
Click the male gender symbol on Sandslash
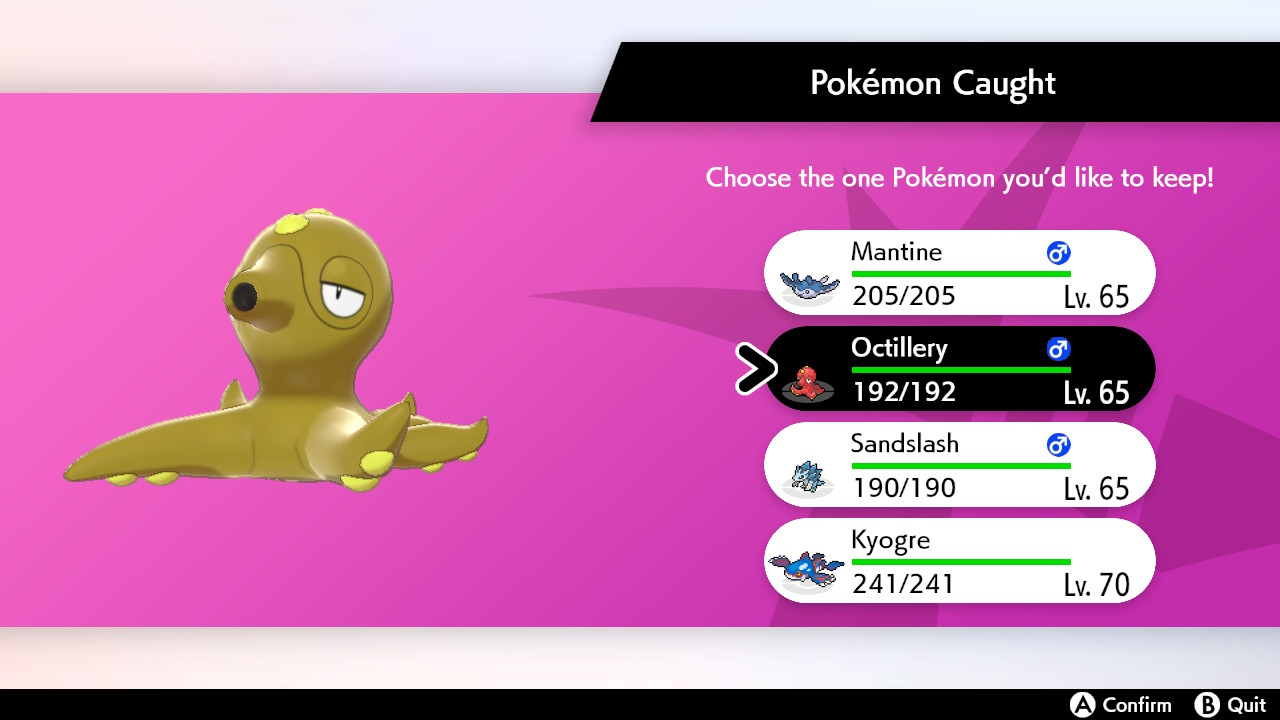pos(1057,445)
